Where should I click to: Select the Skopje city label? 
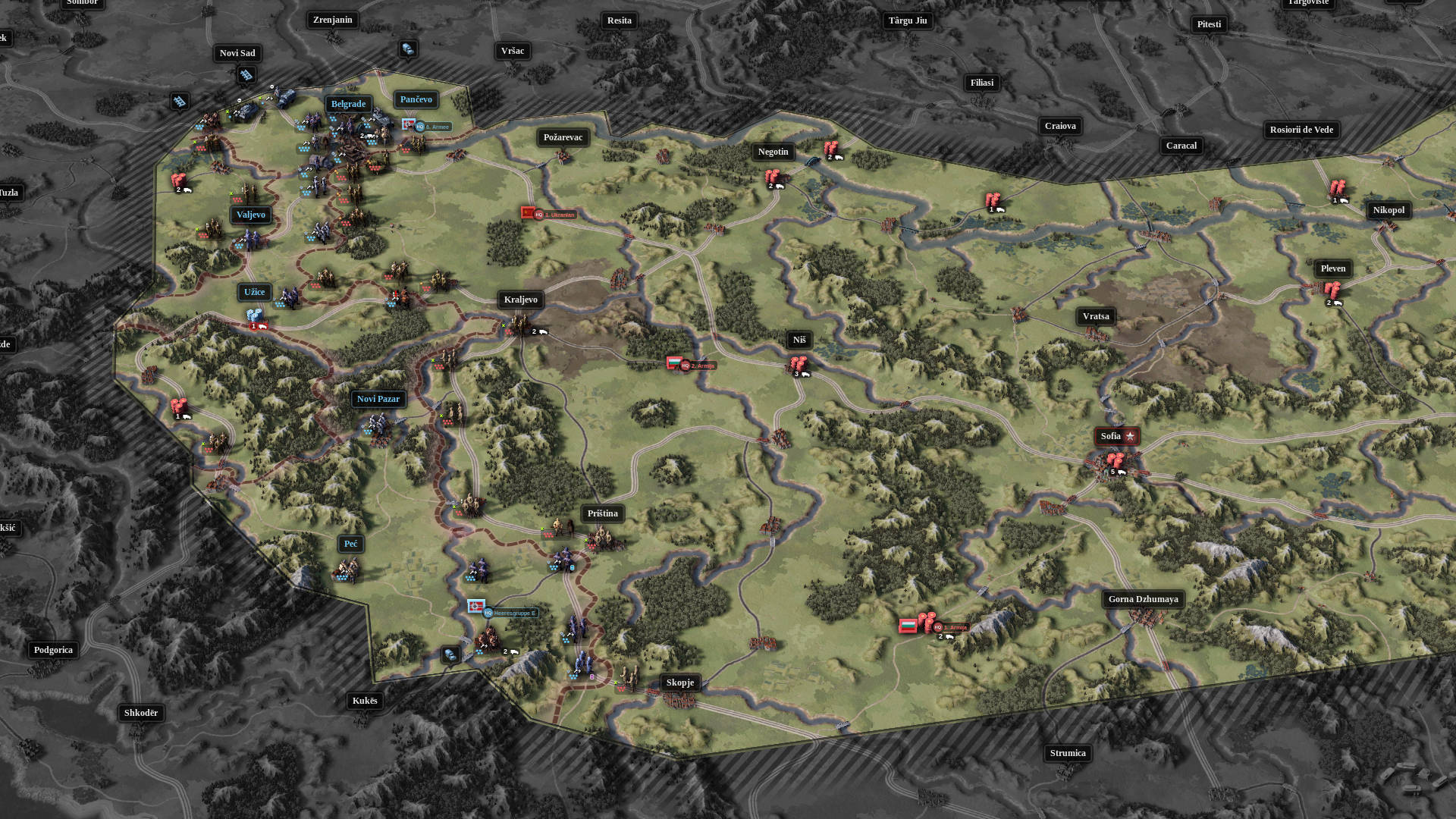point(679,682)
